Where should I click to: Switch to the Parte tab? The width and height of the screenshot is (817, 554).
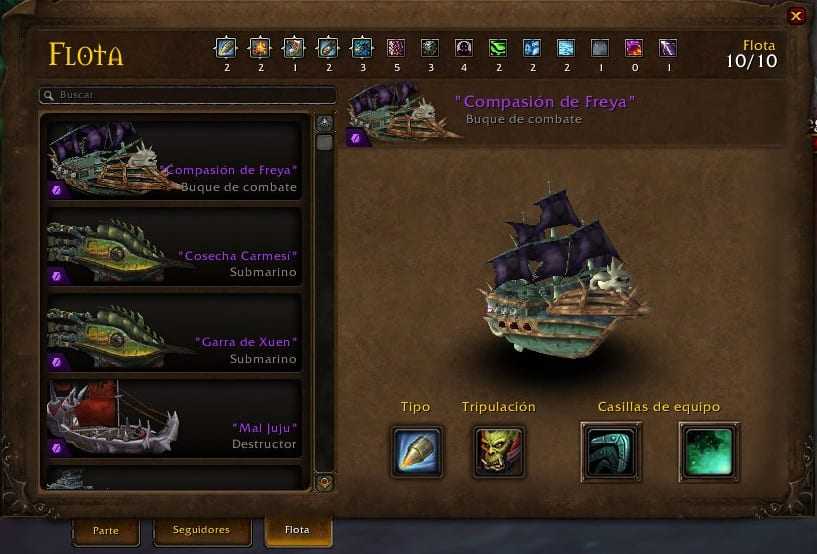click(x=105, y=530)
